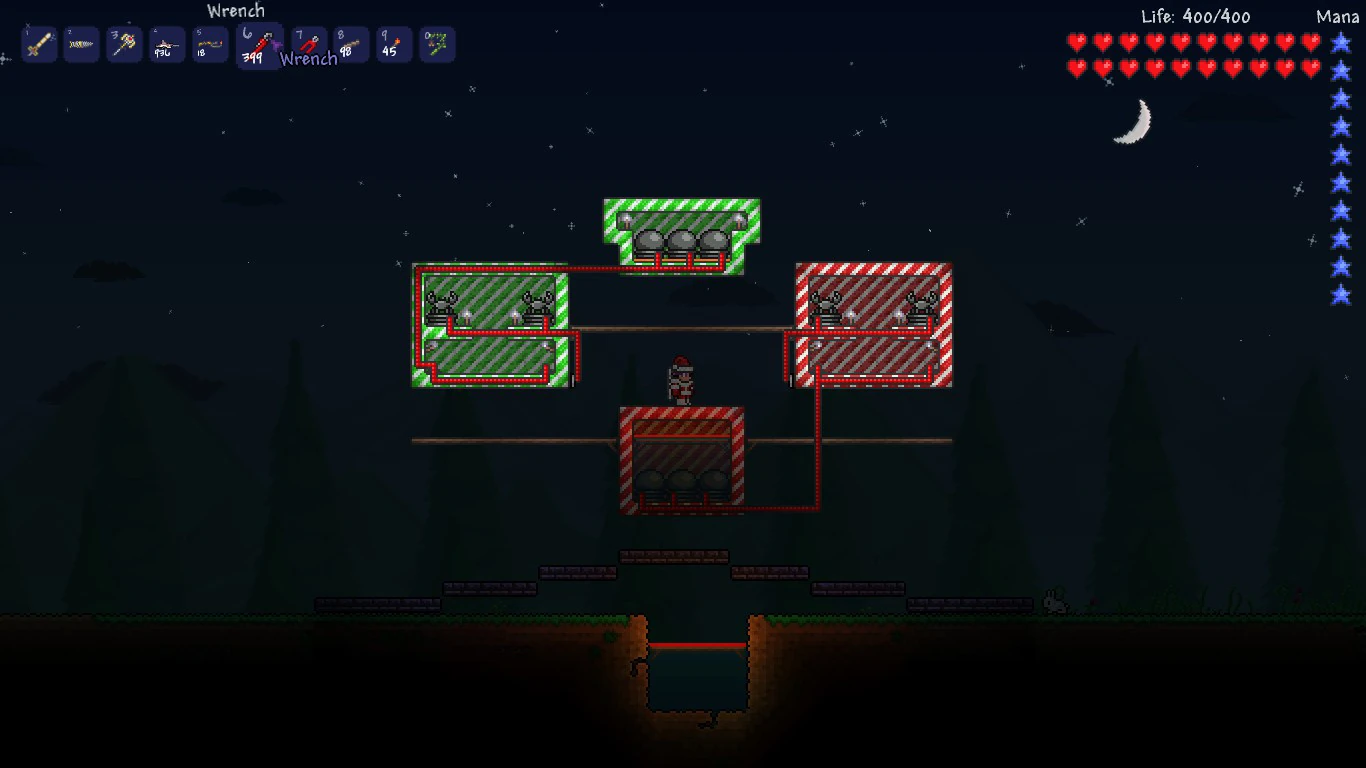
Task: Toggle a torch on the top green structure
Action: pyautogui.click(x=627, y=221)
